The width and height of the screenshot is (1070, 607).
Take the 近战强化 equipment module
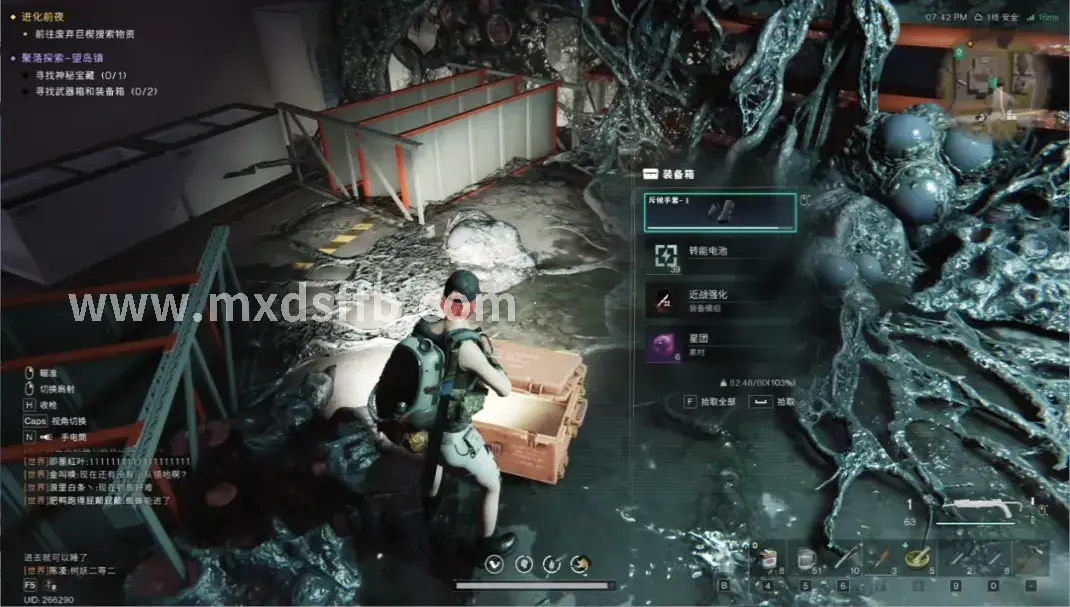[720, 299]
